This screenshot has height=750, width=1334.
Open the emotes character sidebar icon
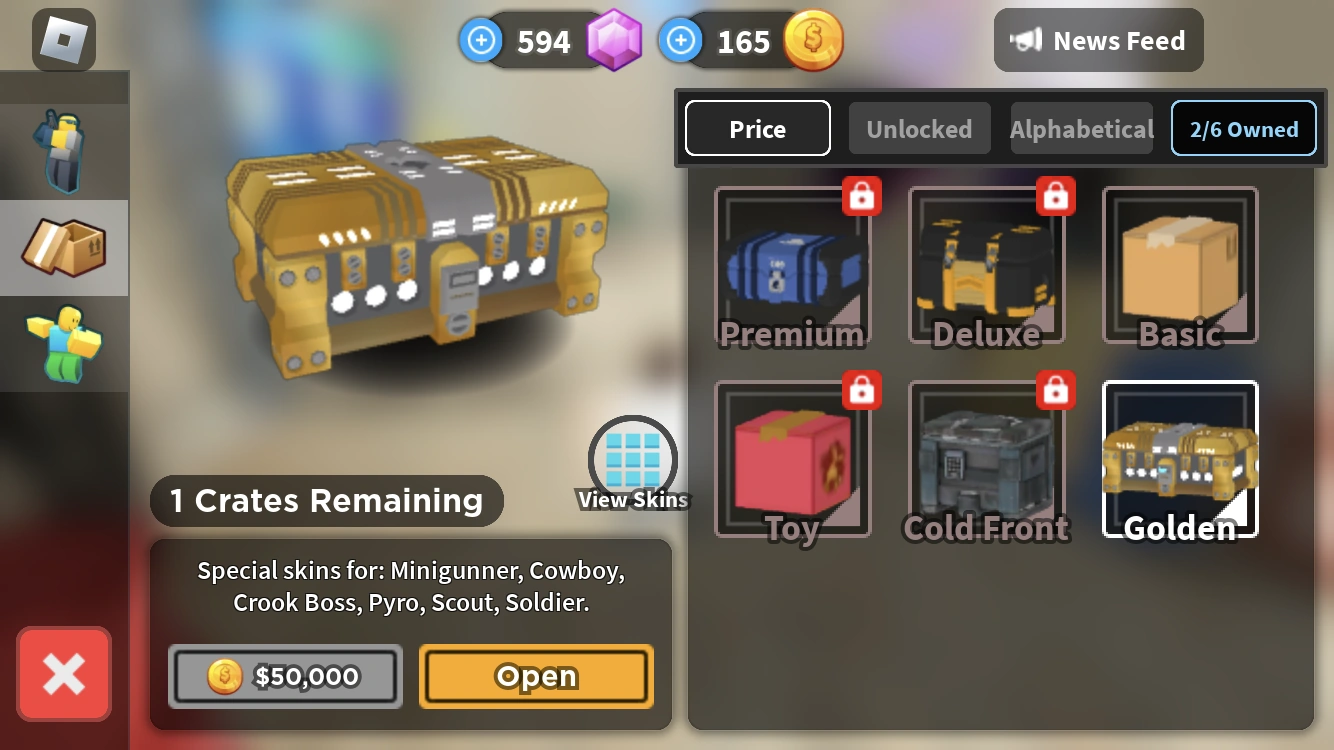tap(63, 344)
